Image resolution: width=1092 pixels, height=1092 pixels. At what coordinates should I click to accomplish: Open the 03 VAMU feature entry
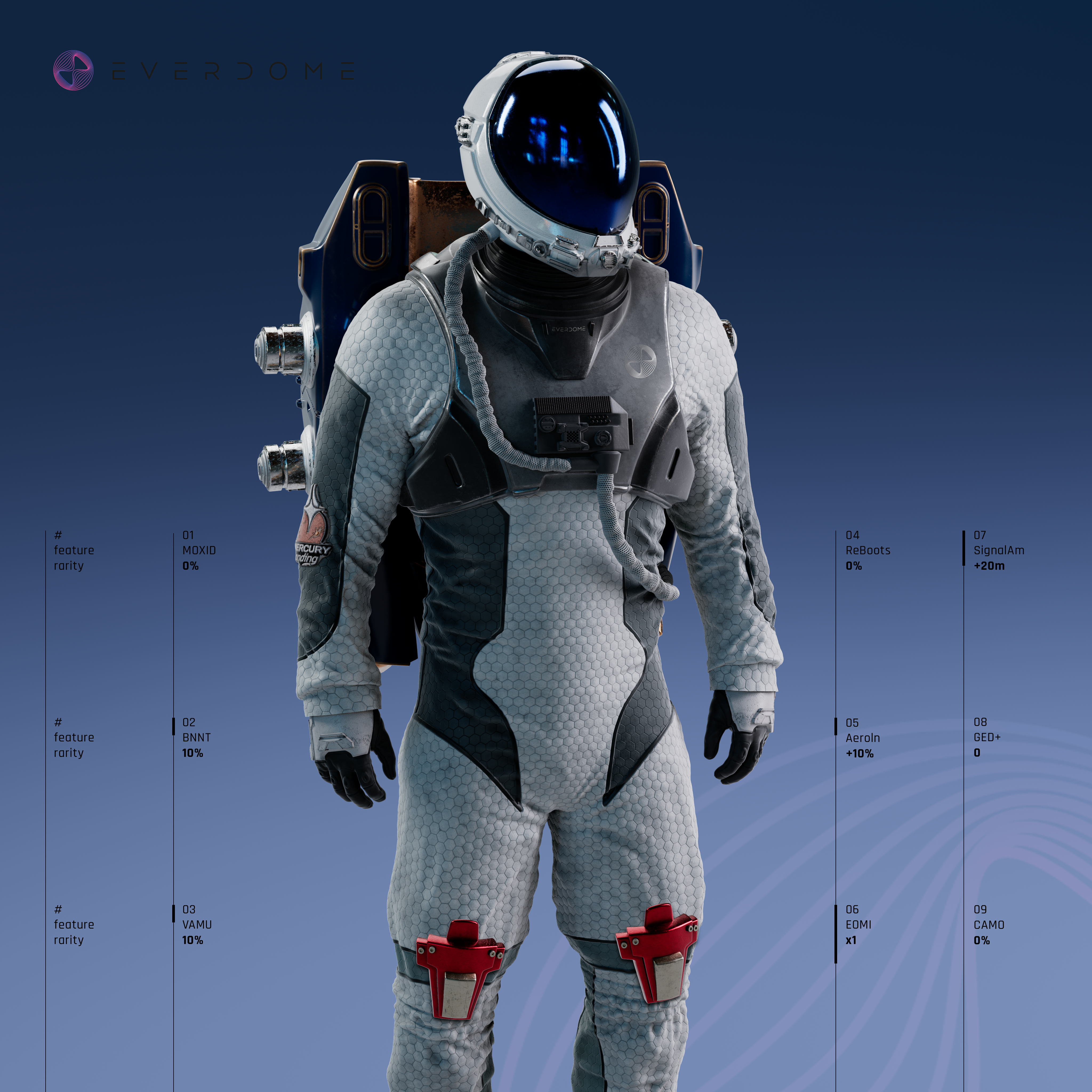197,924
